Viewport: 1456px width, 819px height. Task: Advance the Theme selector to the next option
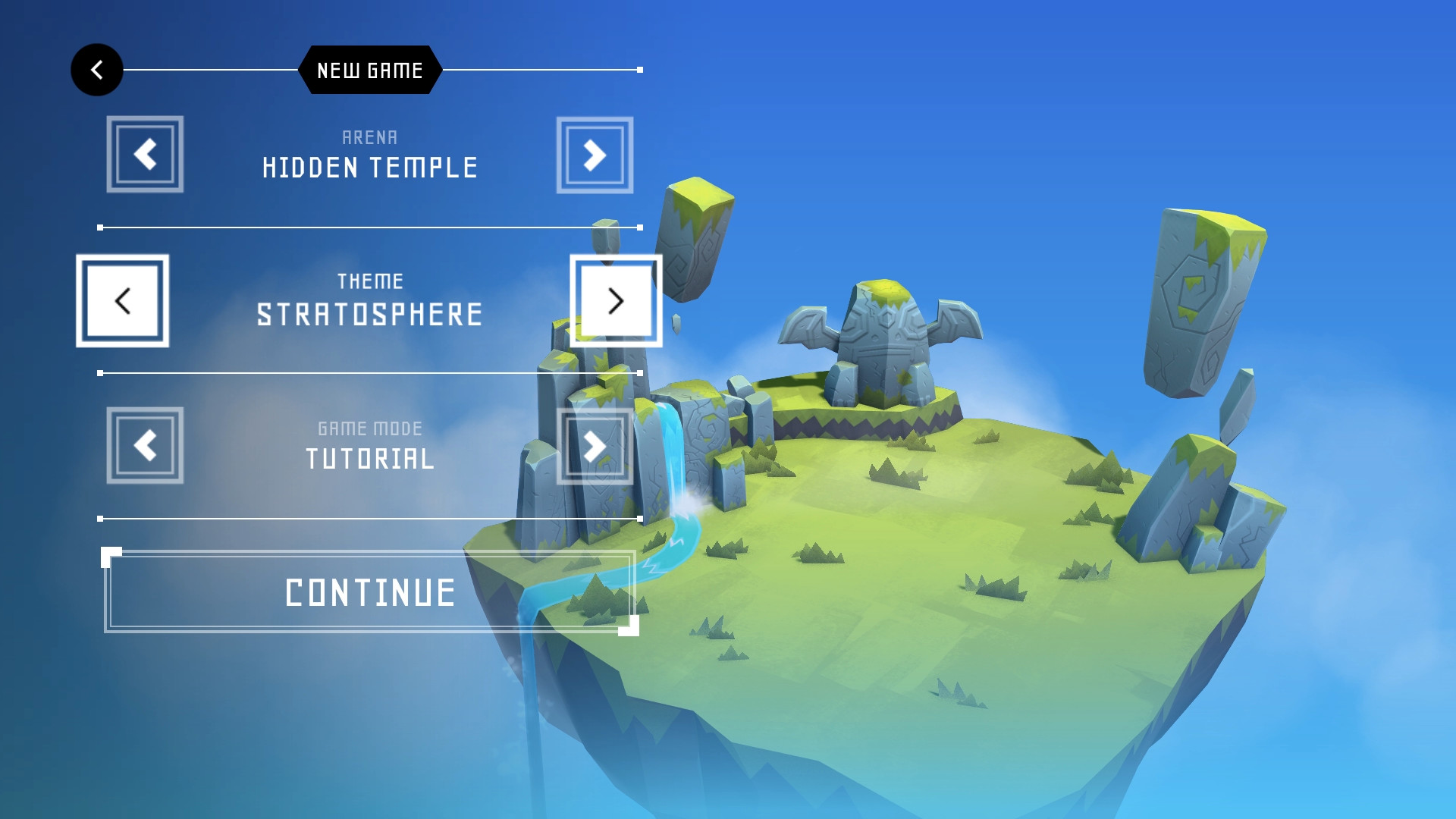coord(616,301)
